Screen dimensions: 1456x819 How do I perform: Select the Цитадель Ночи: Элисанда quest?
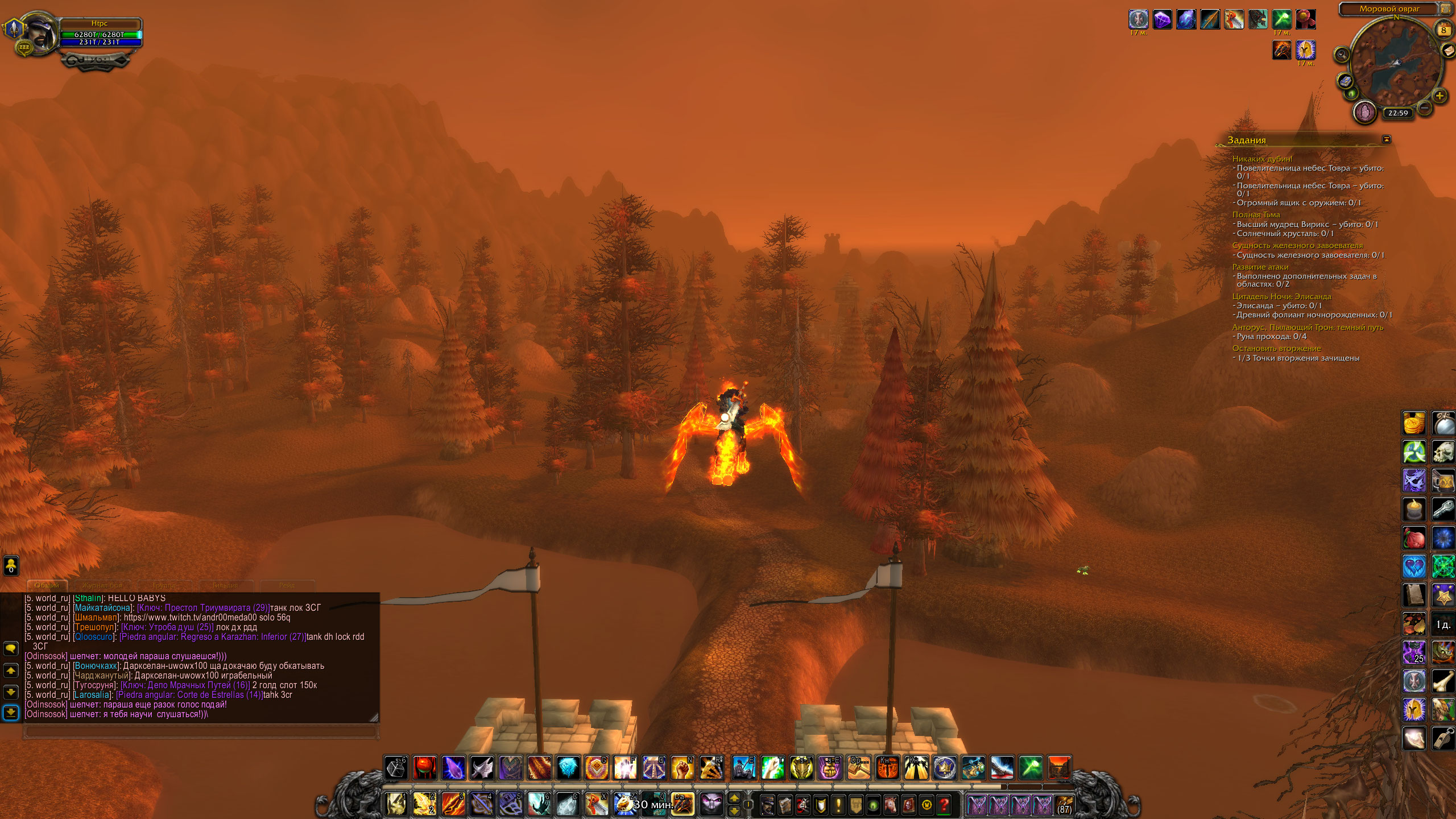coord(1281,296)
